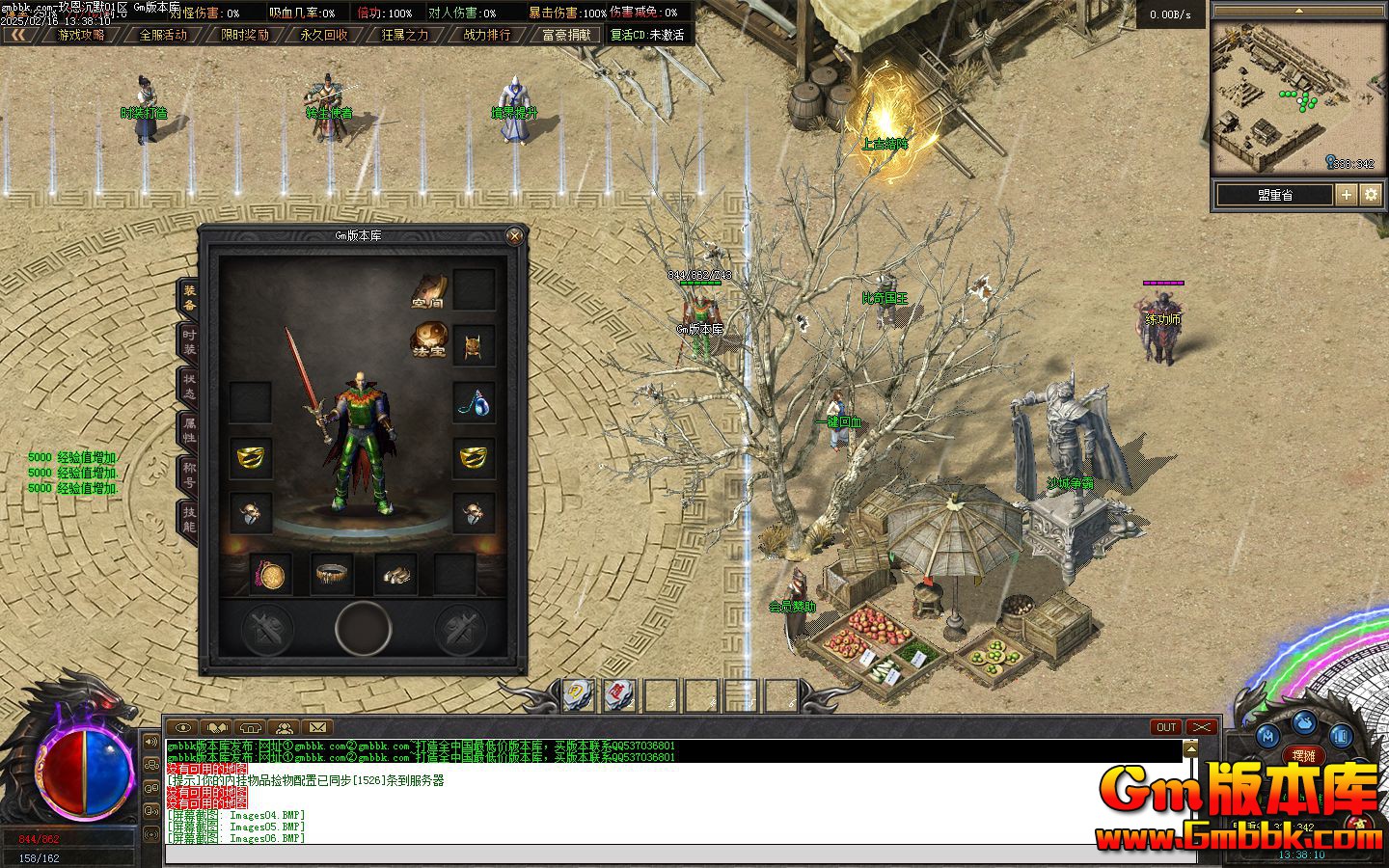Open the 狂暴之力 berserk power menu

405,35
